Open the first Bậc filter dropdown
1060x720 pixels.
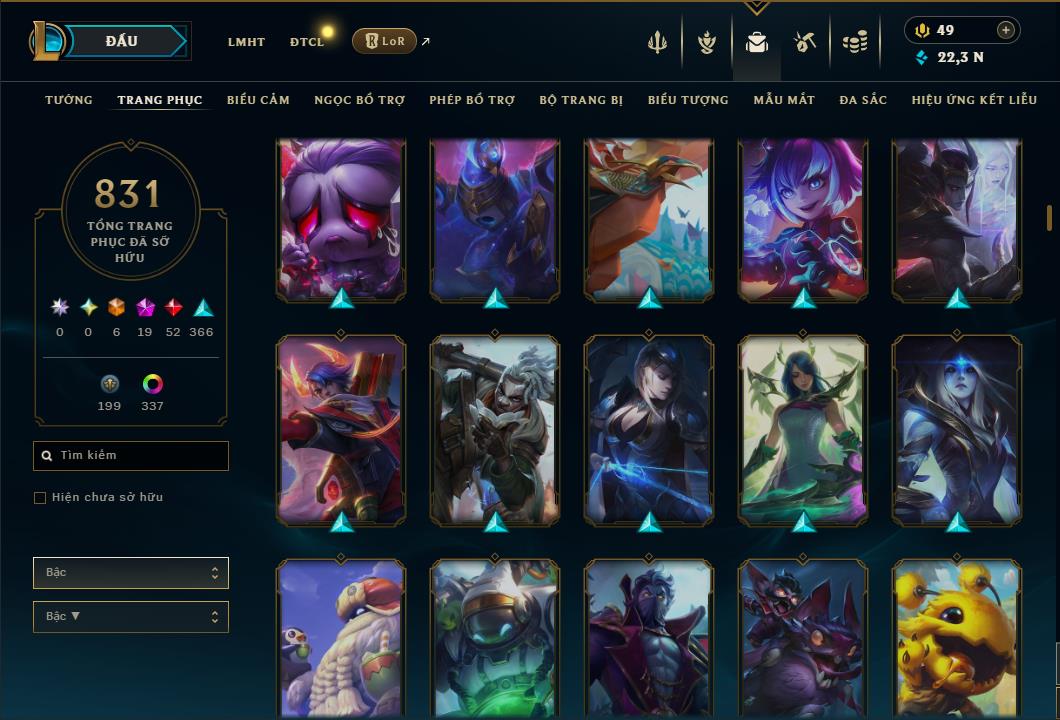pyautogui.click(x=131, y=573)
